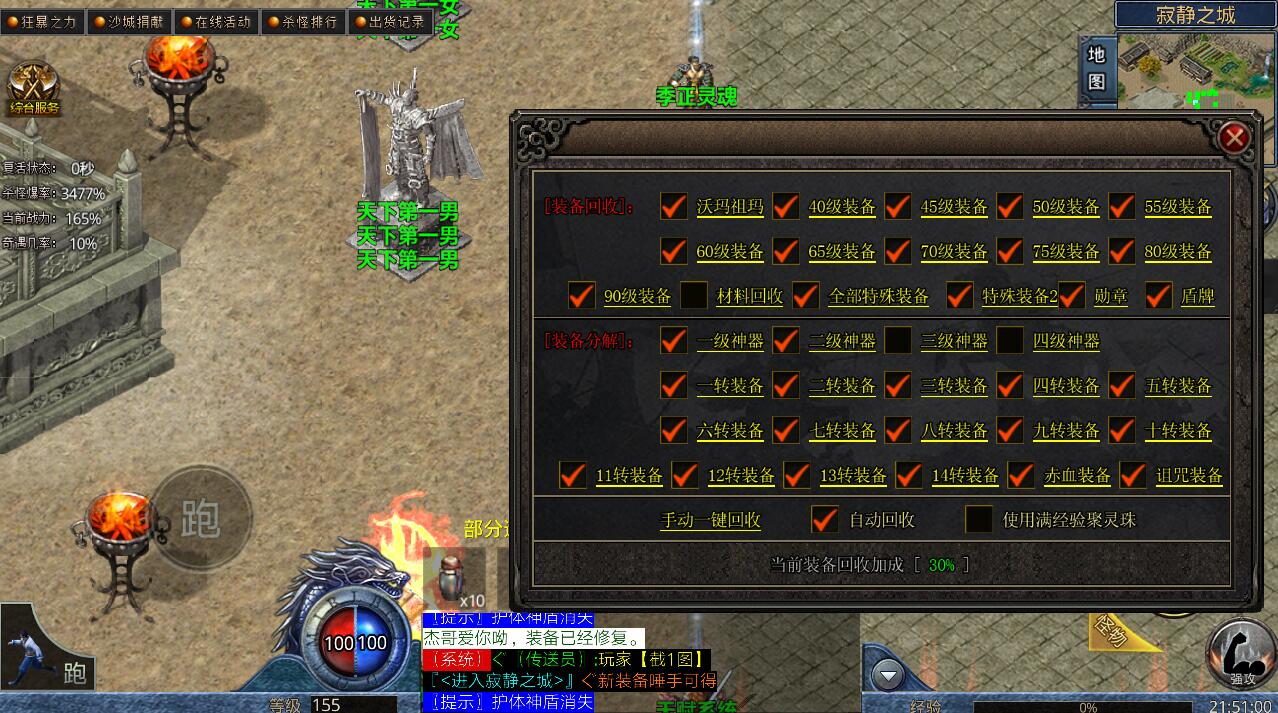Screen dimensions: 1278x713
Task: Click the 手动一键回收 link
Action: (710, 520)
